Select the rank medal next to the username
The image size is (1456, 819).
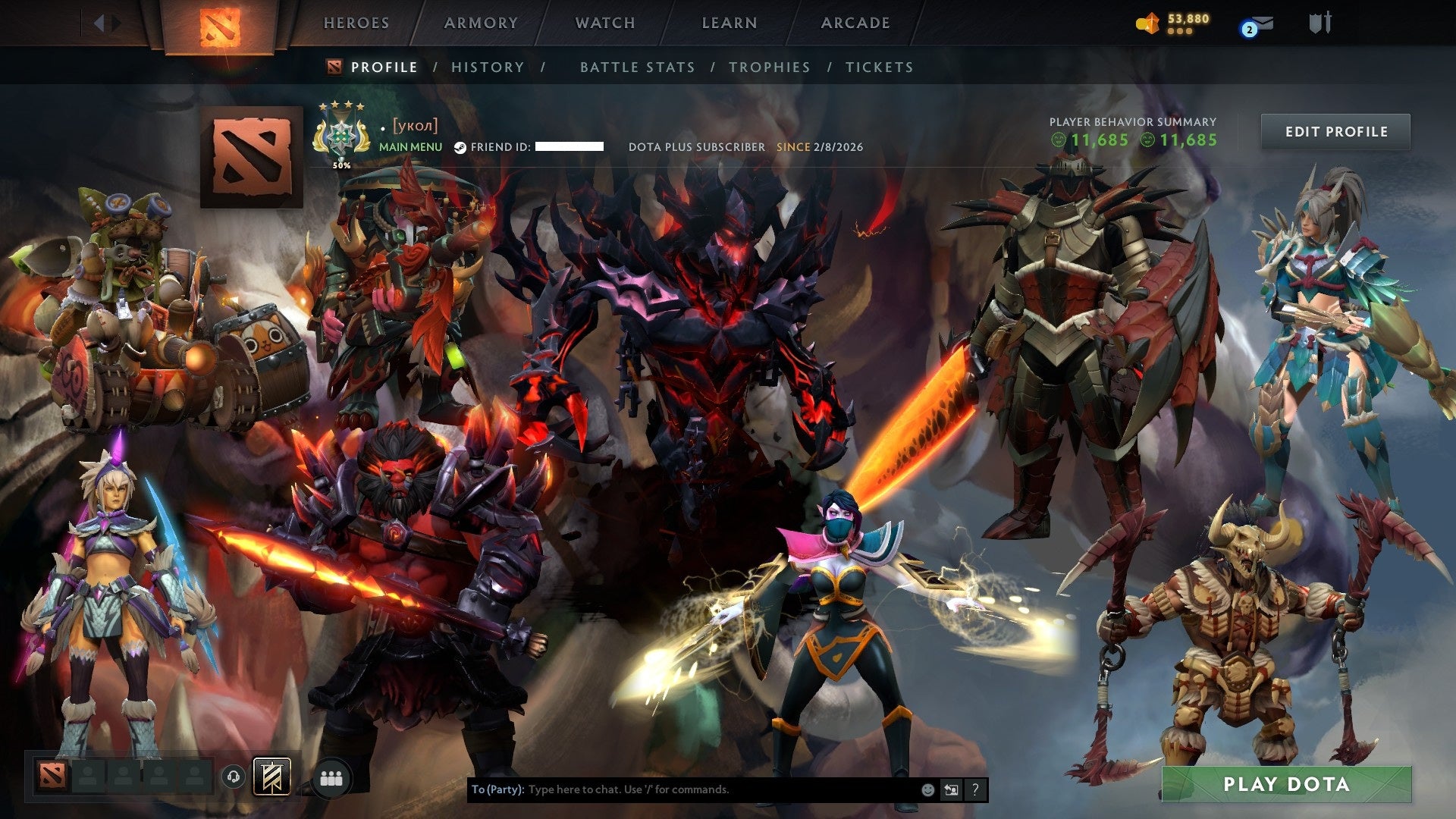340,133
